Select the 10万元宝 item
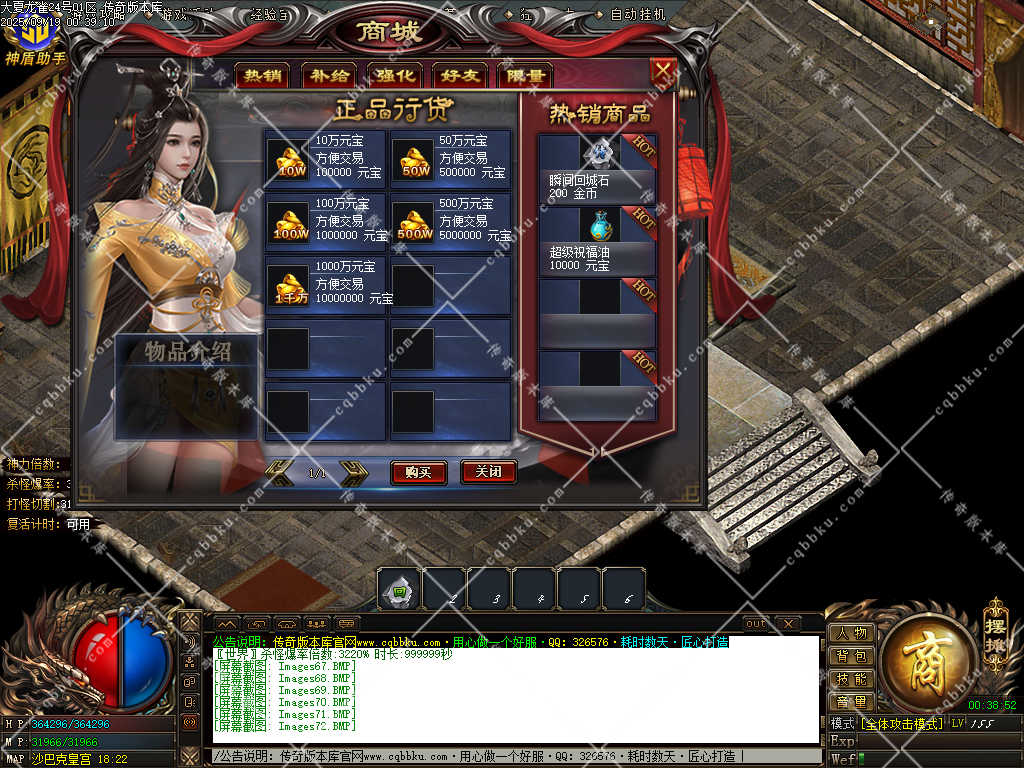Screen dimensions: 1024x768 pyautogui.click(x=326, y=159)
